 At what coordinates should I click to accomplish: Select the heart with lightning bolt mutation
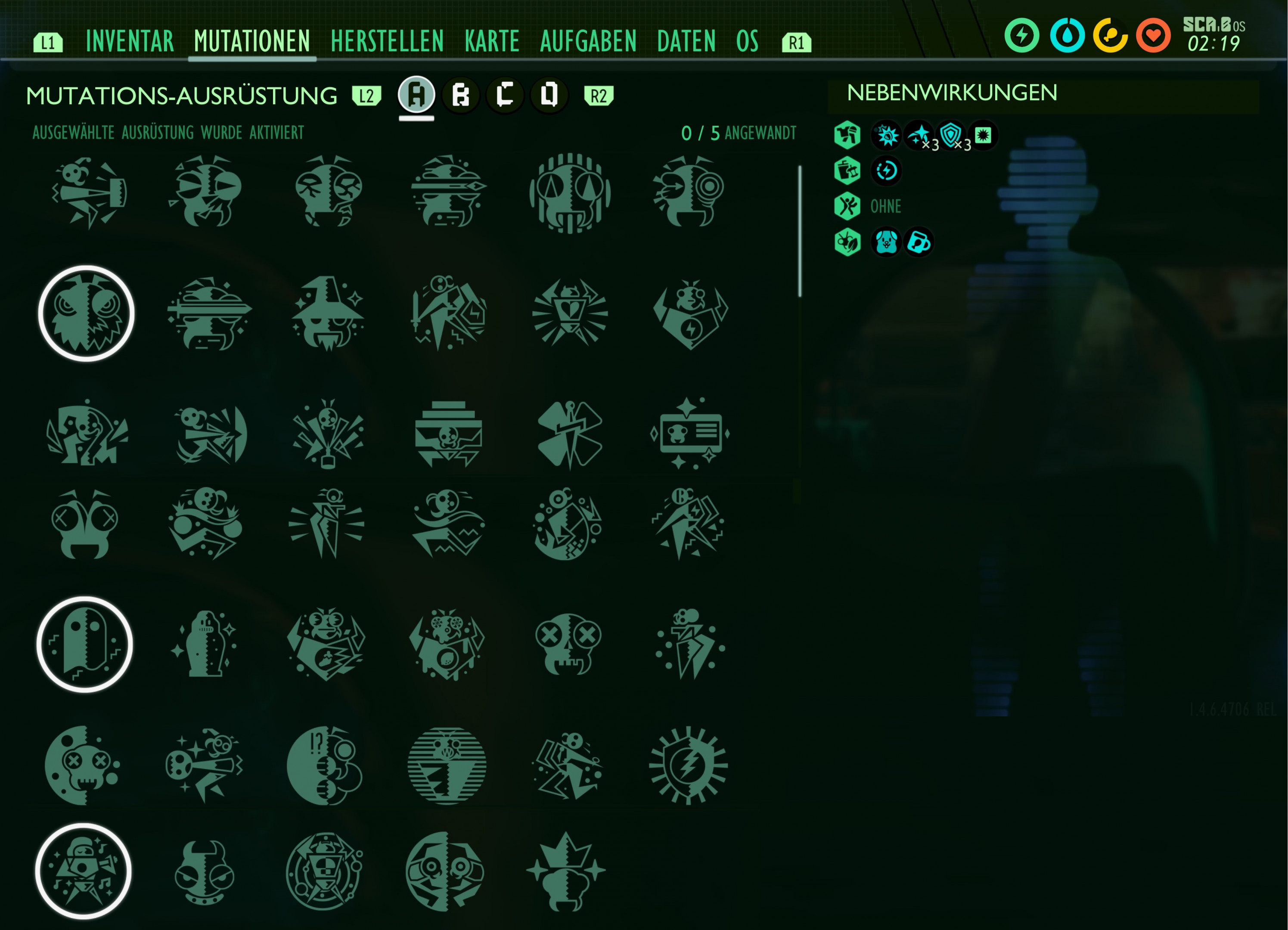point(689,314)
